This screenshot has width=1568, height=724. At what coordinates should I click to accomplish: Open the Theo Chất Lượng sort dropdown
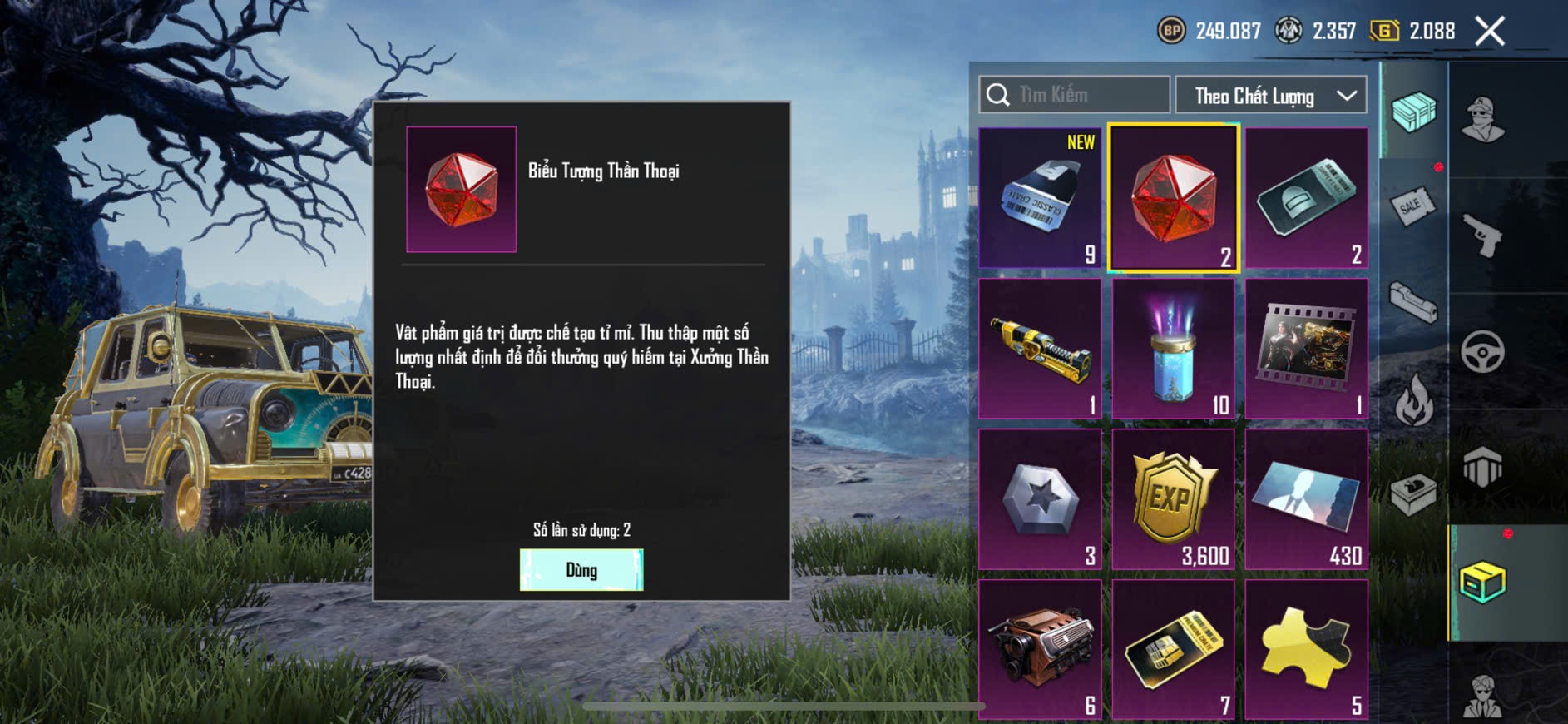(1270, 96)
